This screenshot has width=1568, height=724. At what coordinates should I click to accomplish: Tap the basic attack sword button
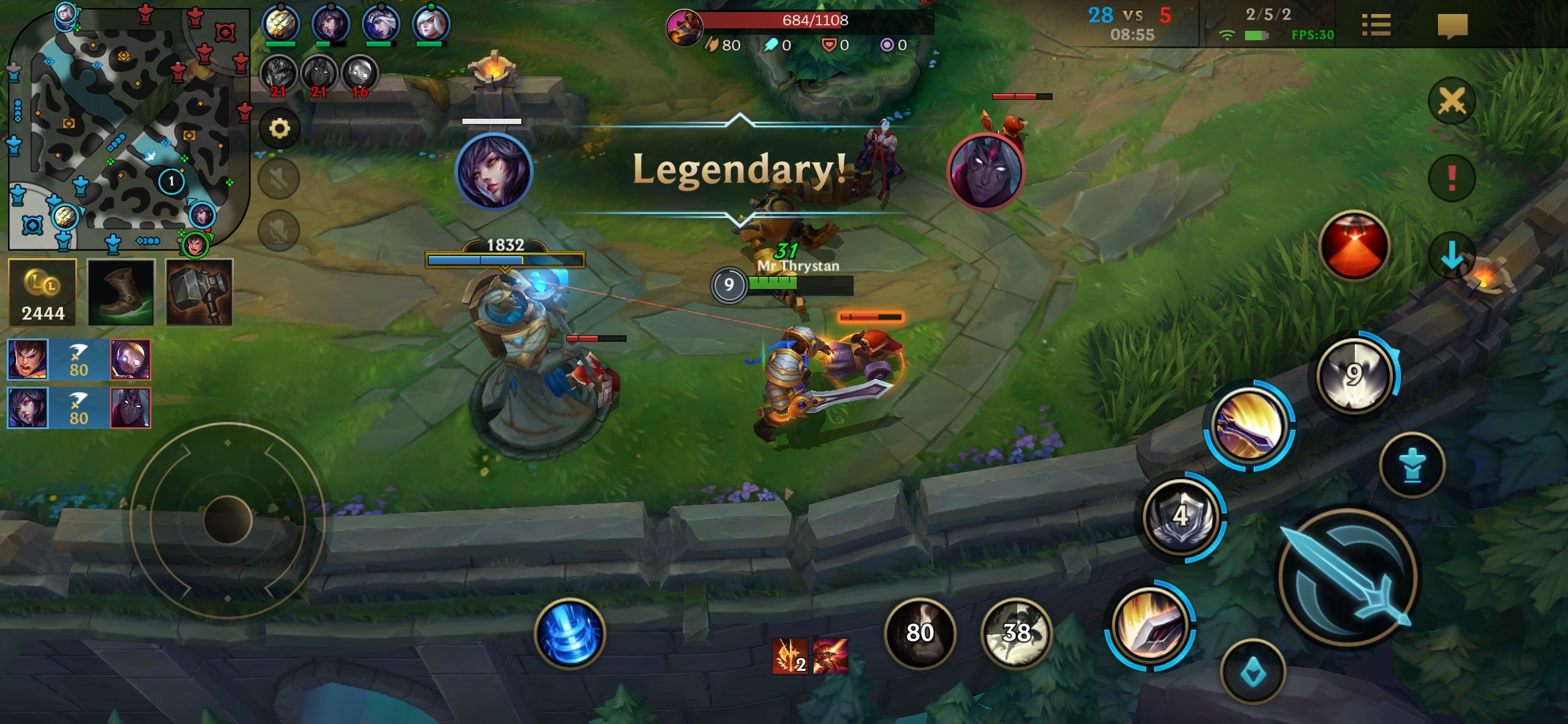(x=1348, y=578)
